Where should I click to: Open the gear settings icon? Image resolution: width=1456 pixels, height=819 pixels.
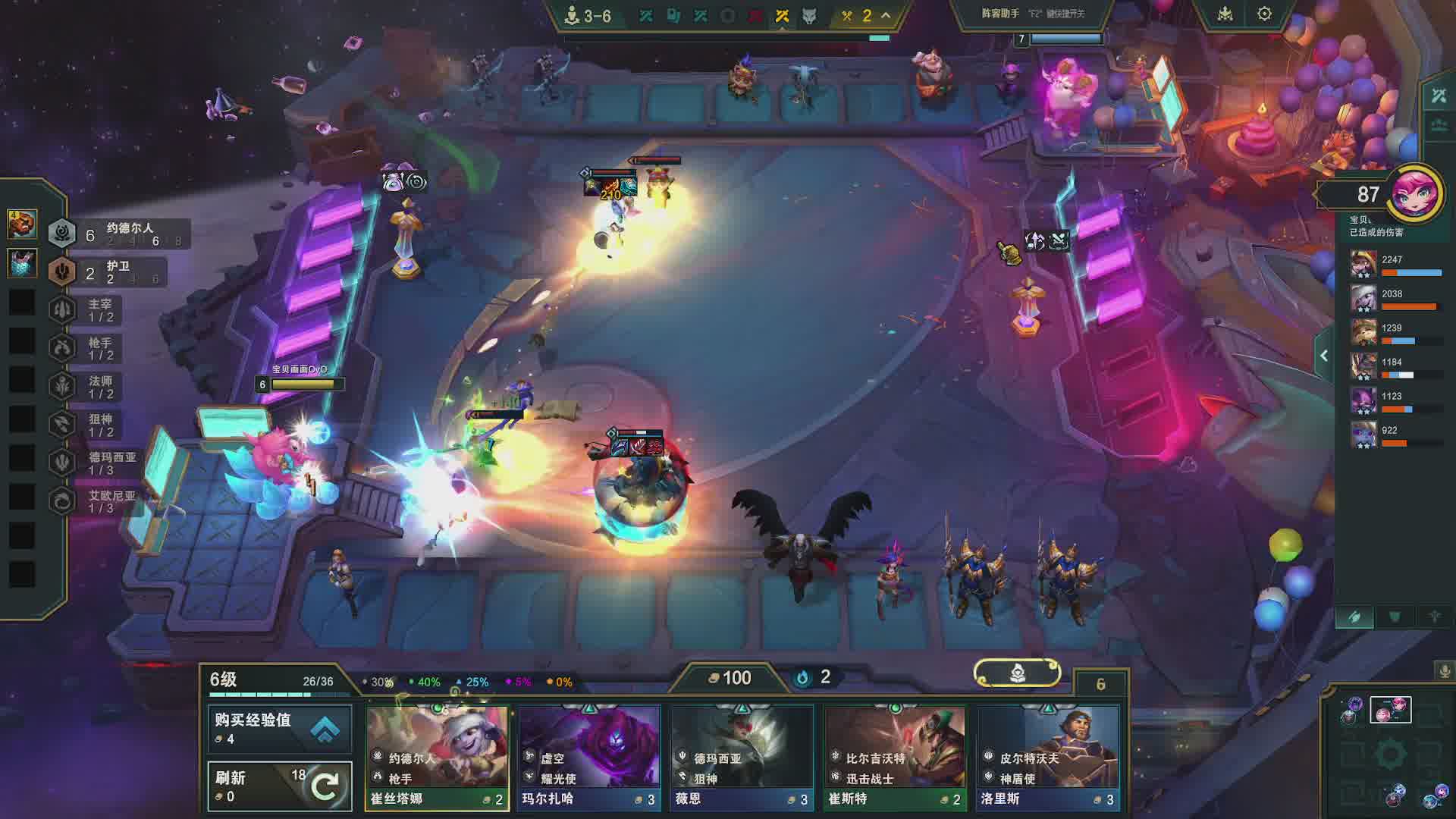[1264, 14]
